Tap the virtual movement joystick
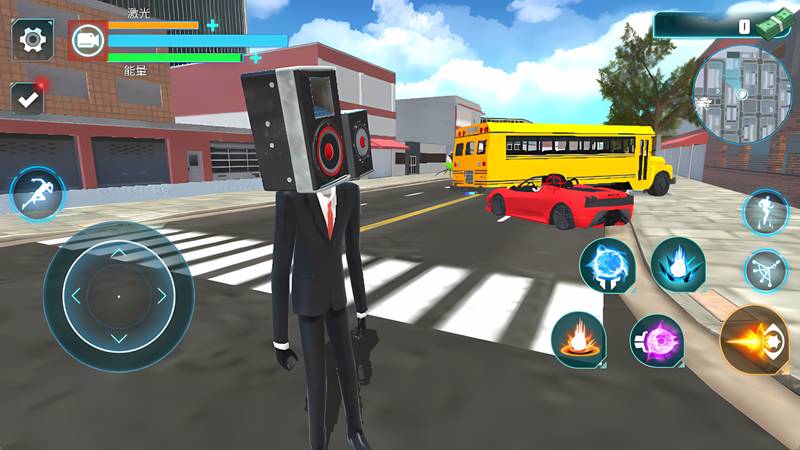The height and width of the screenshot is (450, 800). [x=118, y=296]
